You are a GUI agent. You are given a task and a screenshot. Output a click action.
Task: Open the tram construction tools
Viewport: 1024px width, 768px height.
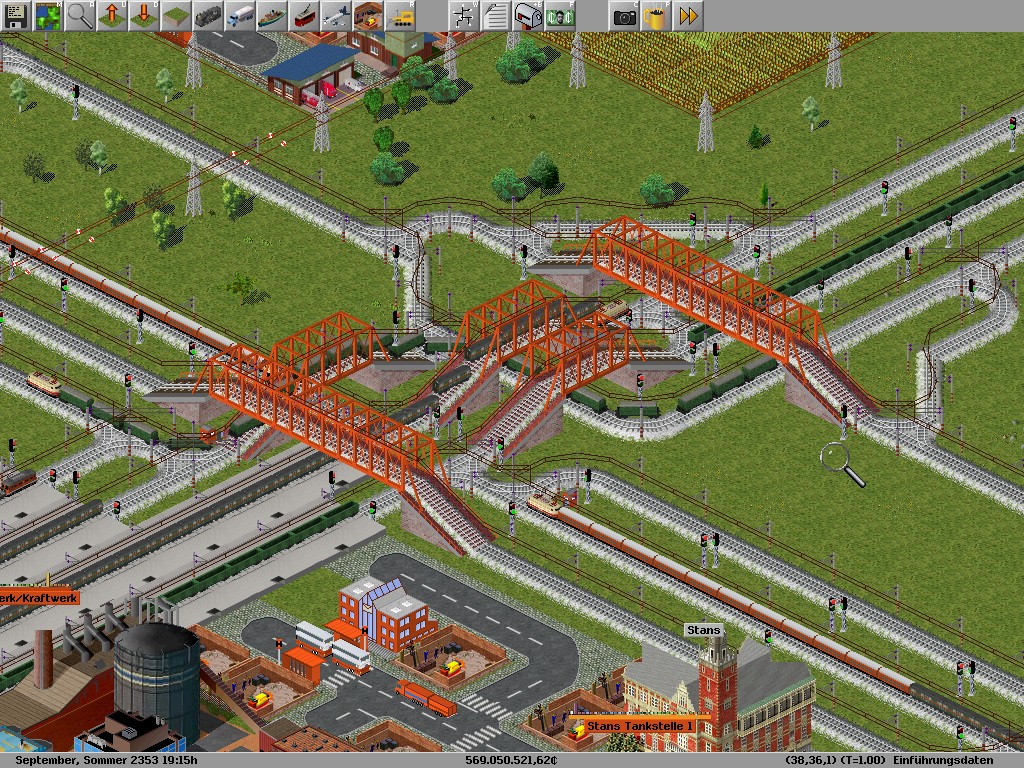coord(304,16)
